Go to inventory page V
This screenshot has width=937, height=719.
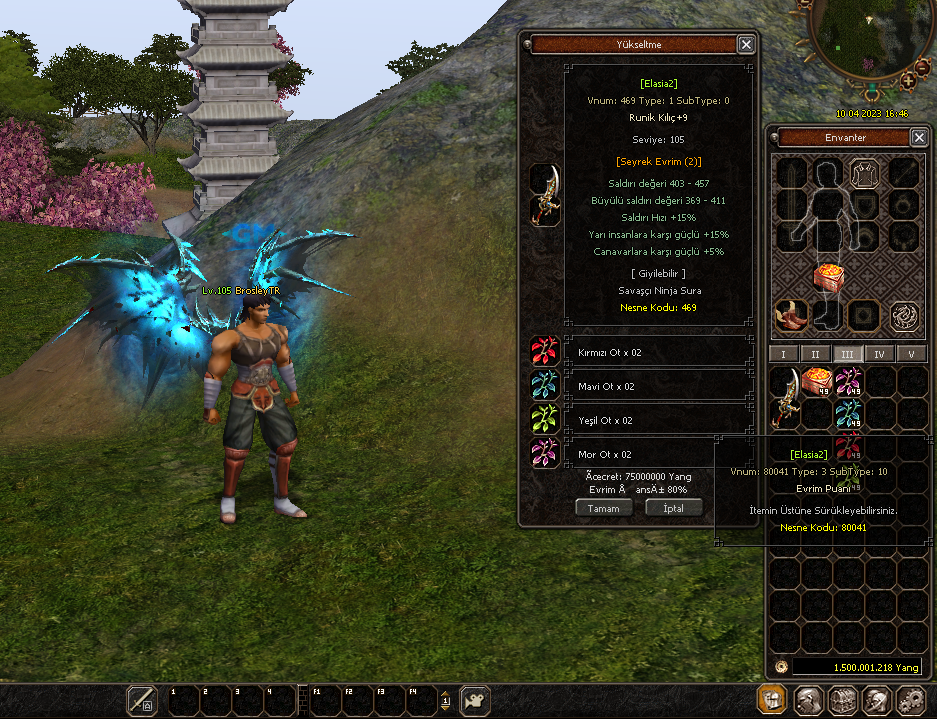(911, 354)
